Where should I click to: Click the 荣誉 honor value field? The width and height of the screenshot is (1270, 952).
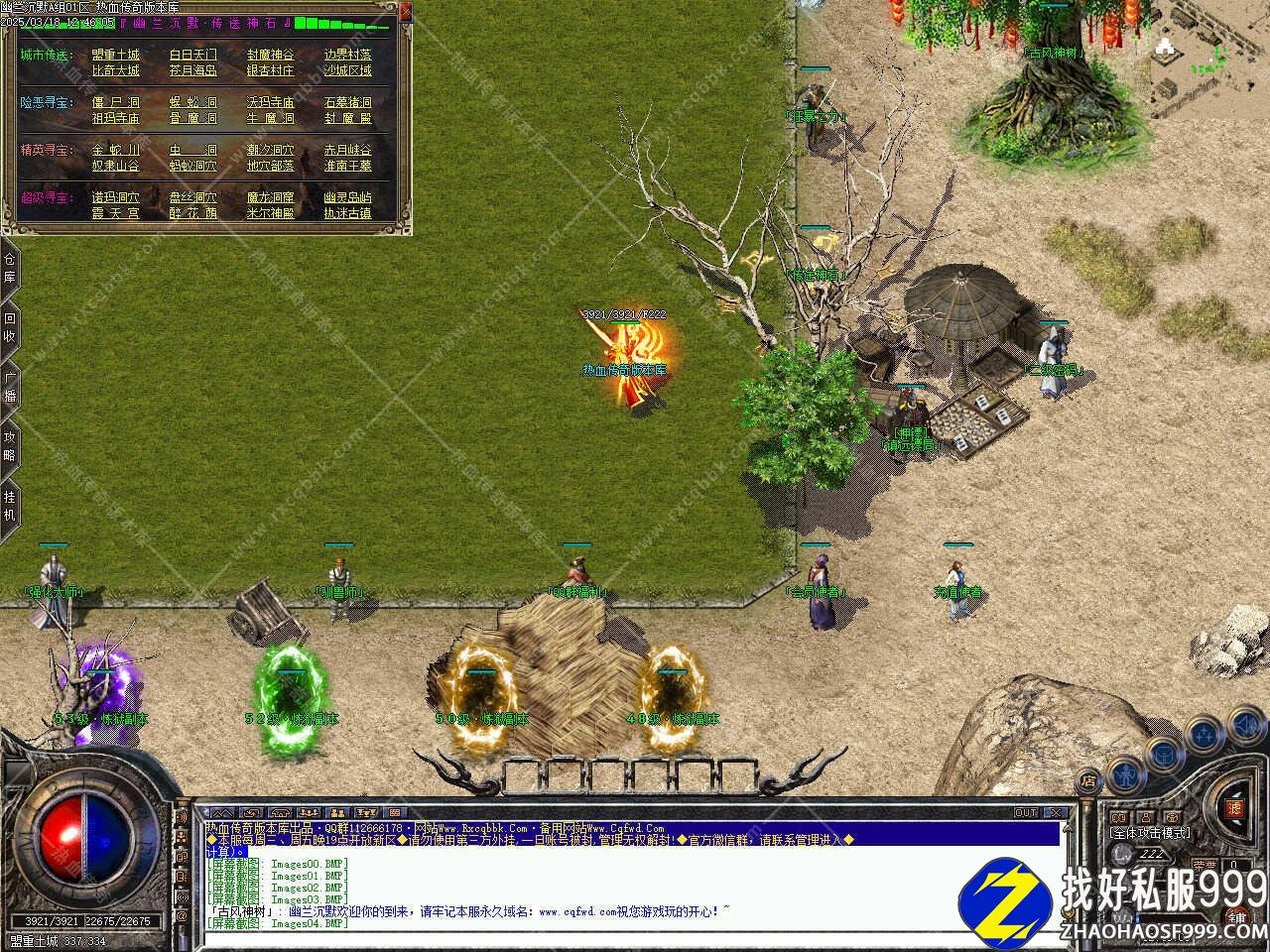click(1234, 864)
